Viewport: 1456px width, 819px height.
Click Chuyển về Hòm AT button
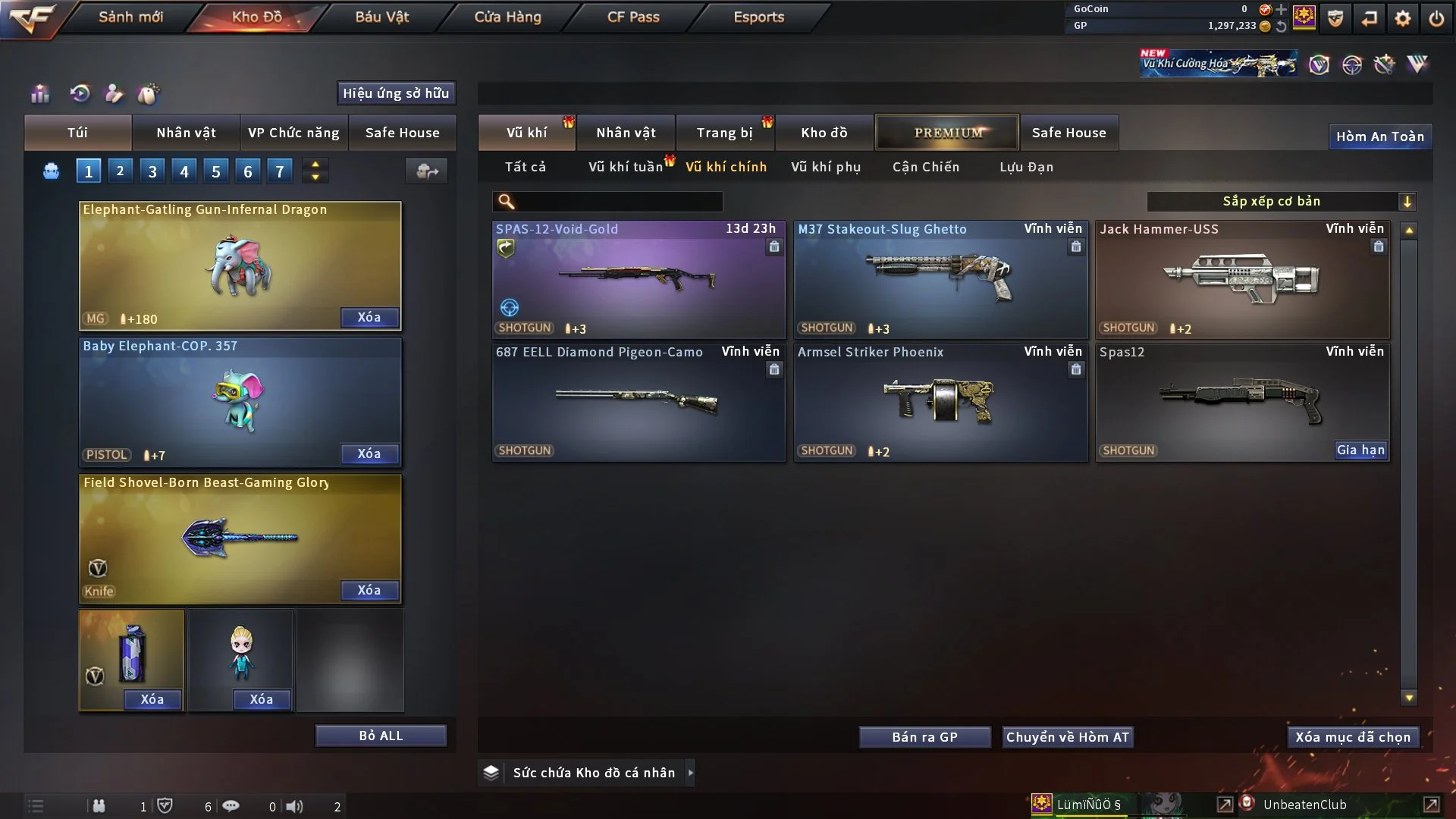coord(1068,737)
